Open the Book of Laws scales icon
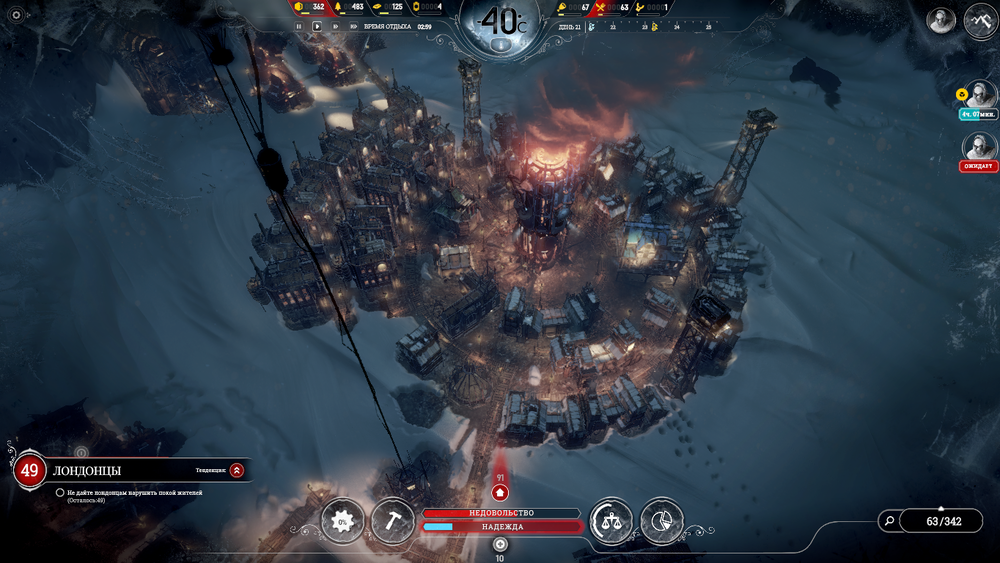 click(611, 521)
